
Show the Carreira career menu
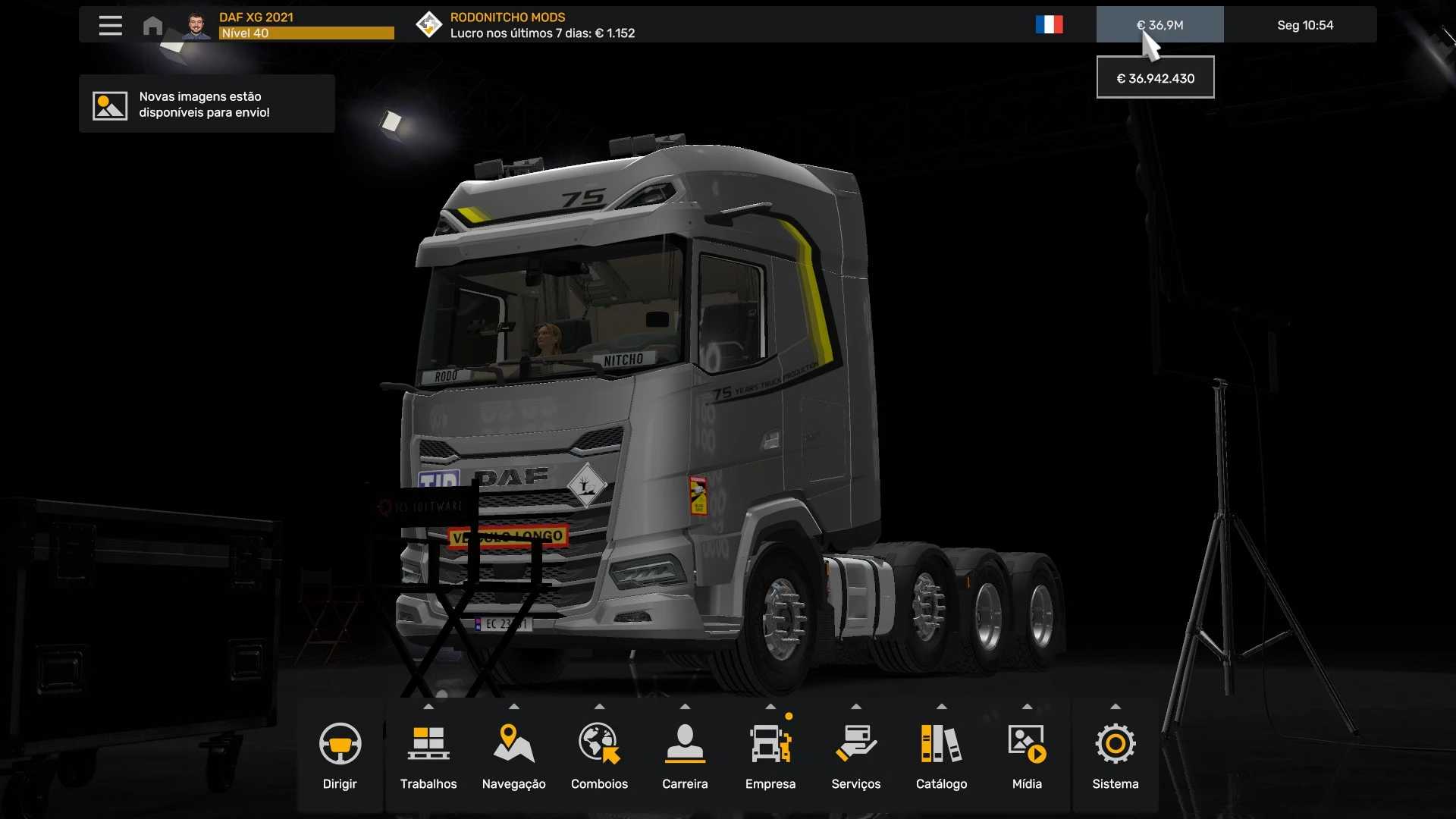(x=685, y=756)
